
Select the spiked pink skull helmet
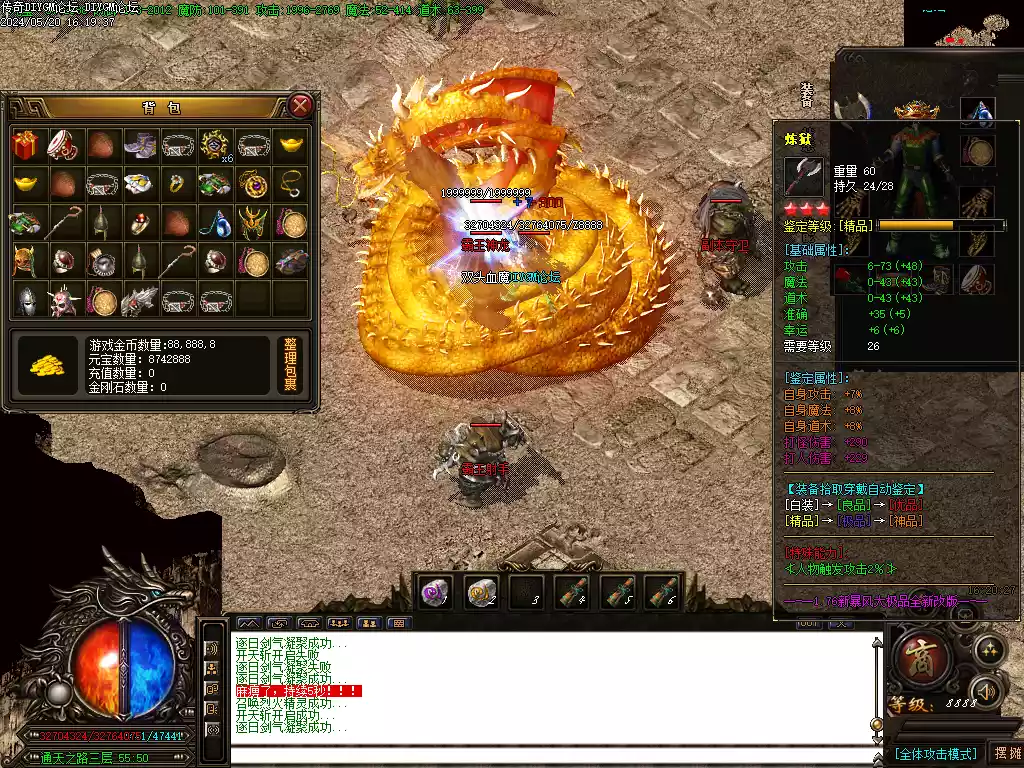(63, 298)
